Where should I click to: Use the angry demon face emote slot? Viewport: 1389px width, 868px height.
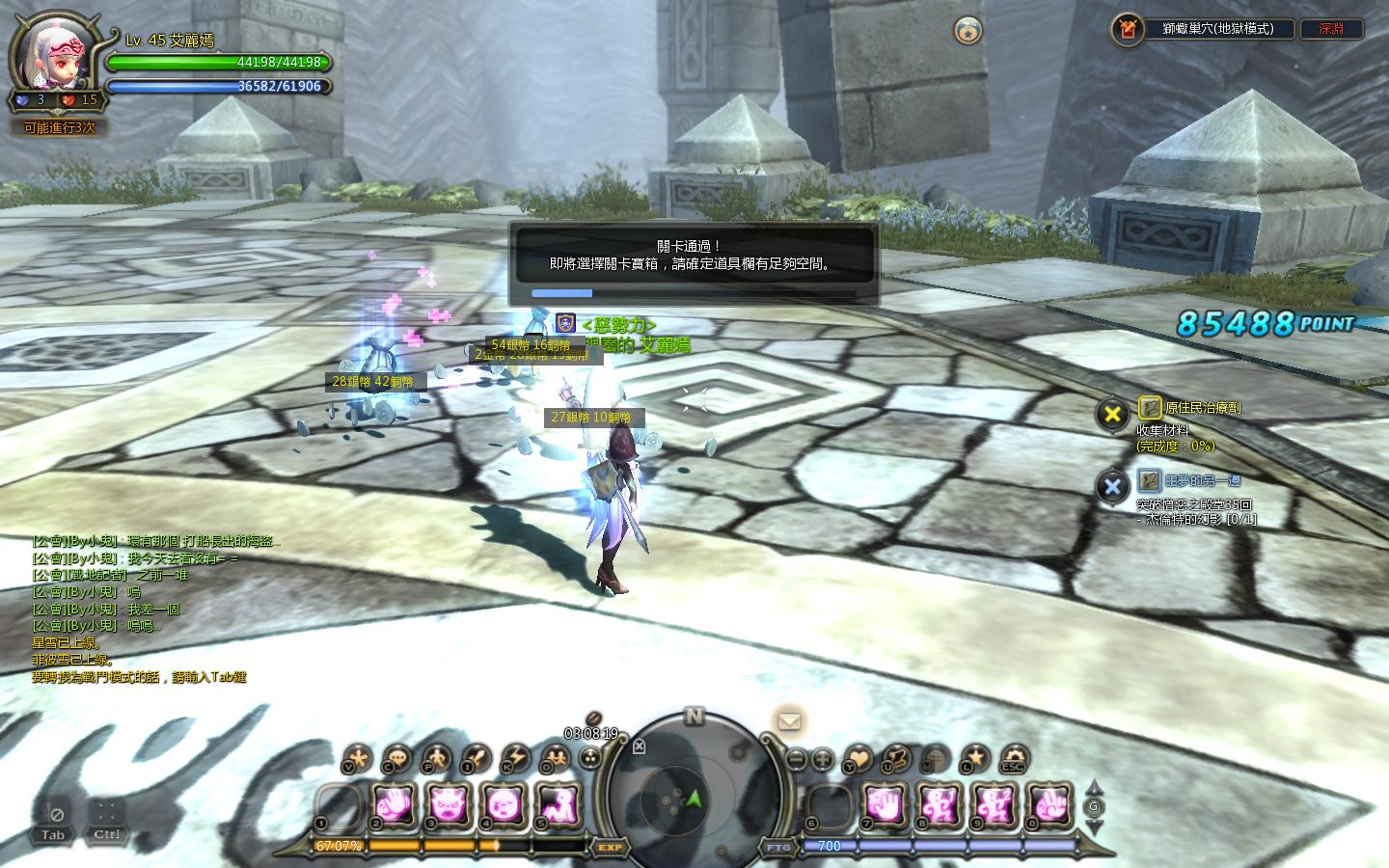[x=449, y=803]
